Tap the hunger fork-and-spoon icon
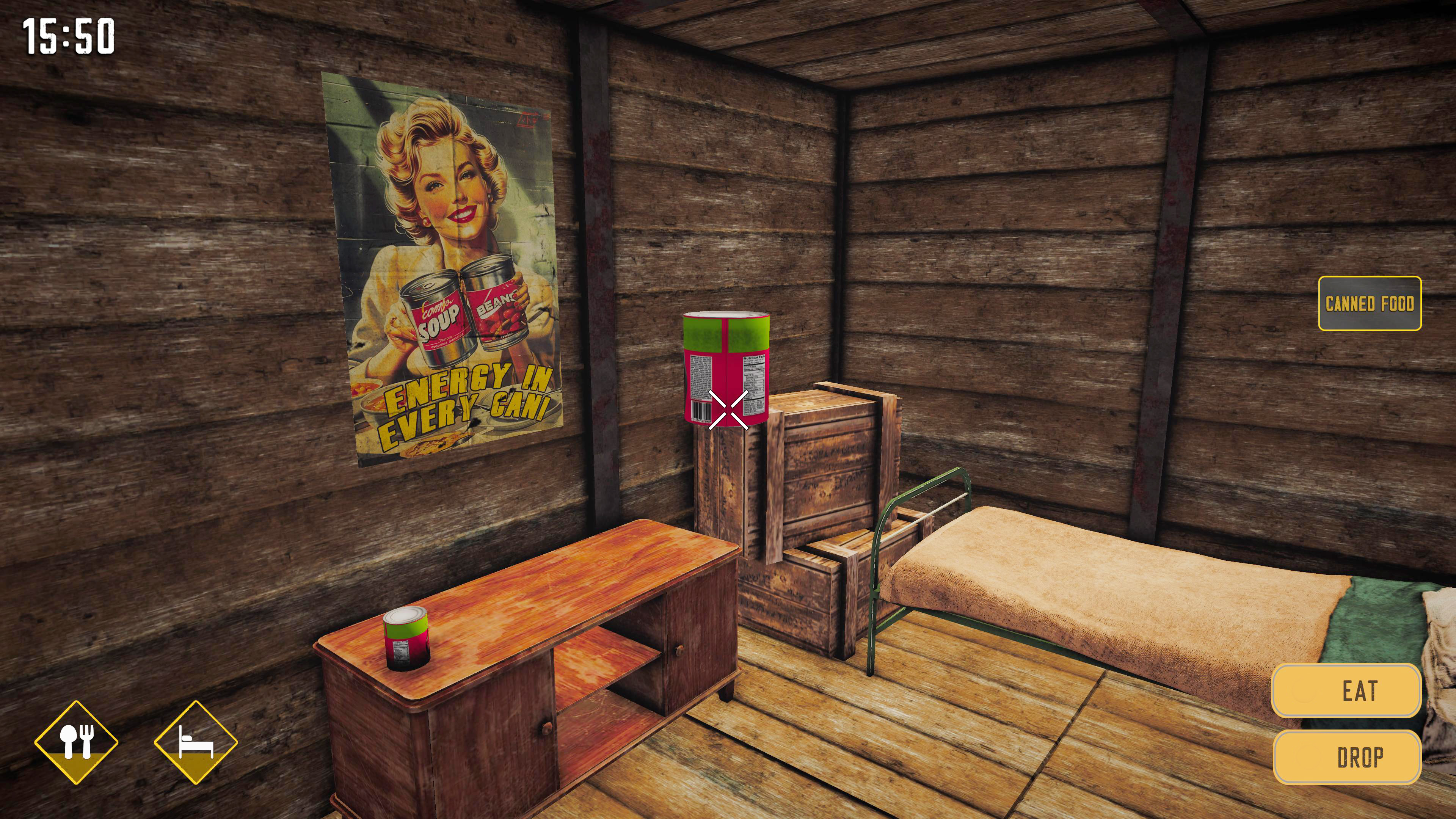 click(76, 742)
